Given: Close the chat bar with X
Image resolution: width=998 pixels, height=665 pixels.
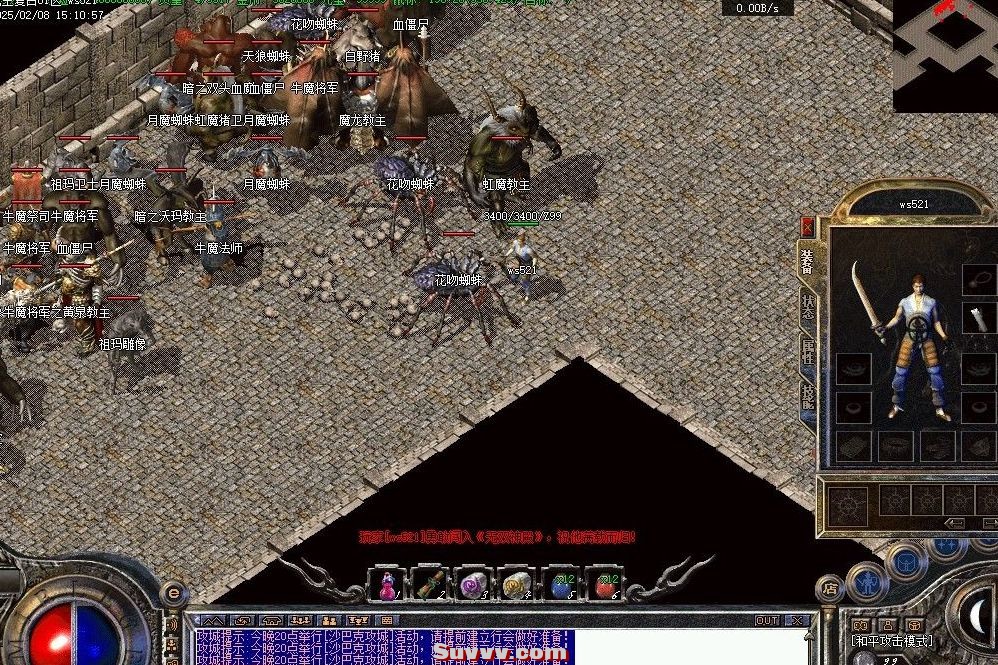Looking at the screenshot, I should pyautogui.click(x=797, y=621).
